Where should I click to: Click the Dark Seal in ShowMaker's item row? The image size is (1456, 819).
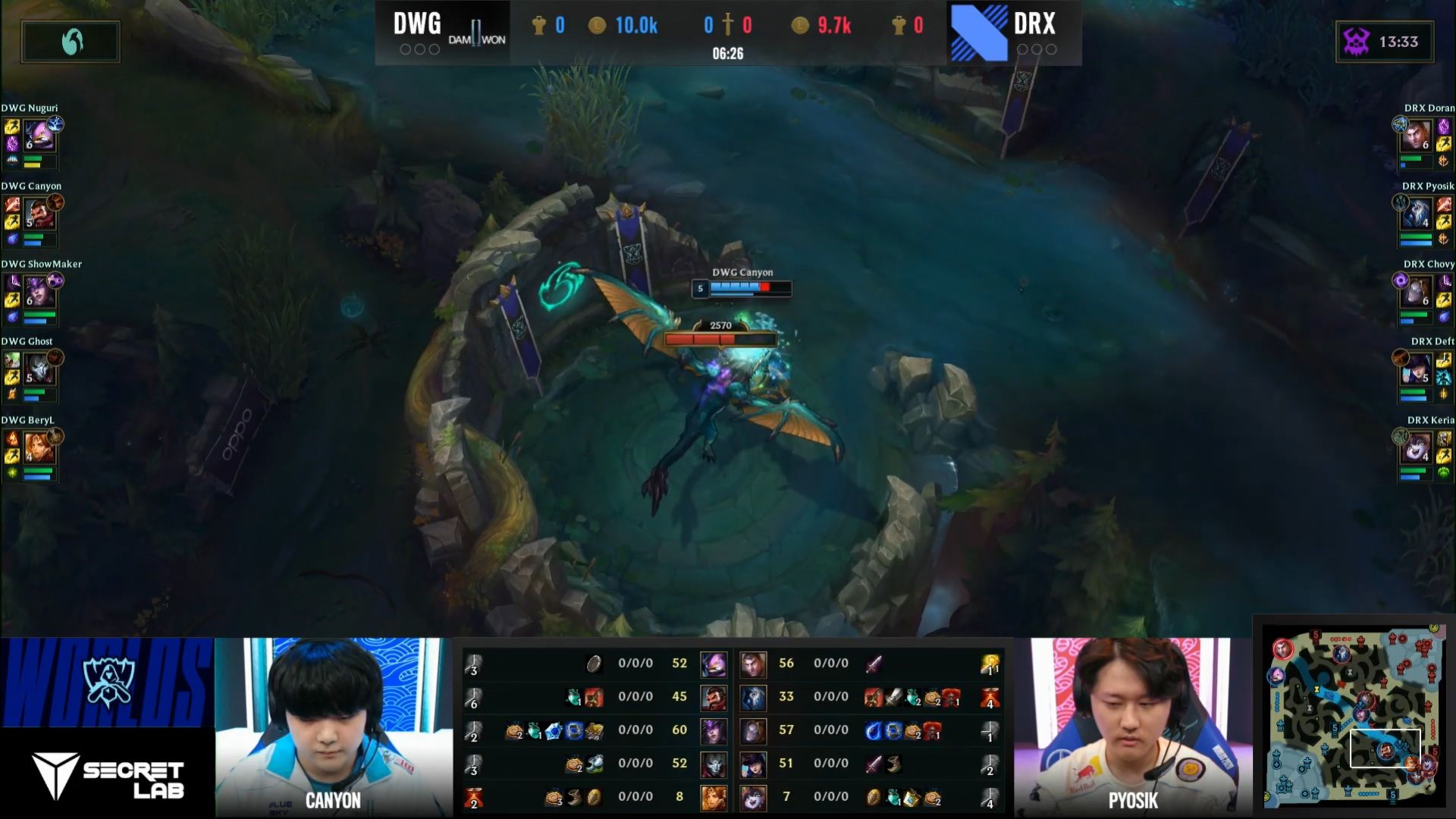[573, 730]
